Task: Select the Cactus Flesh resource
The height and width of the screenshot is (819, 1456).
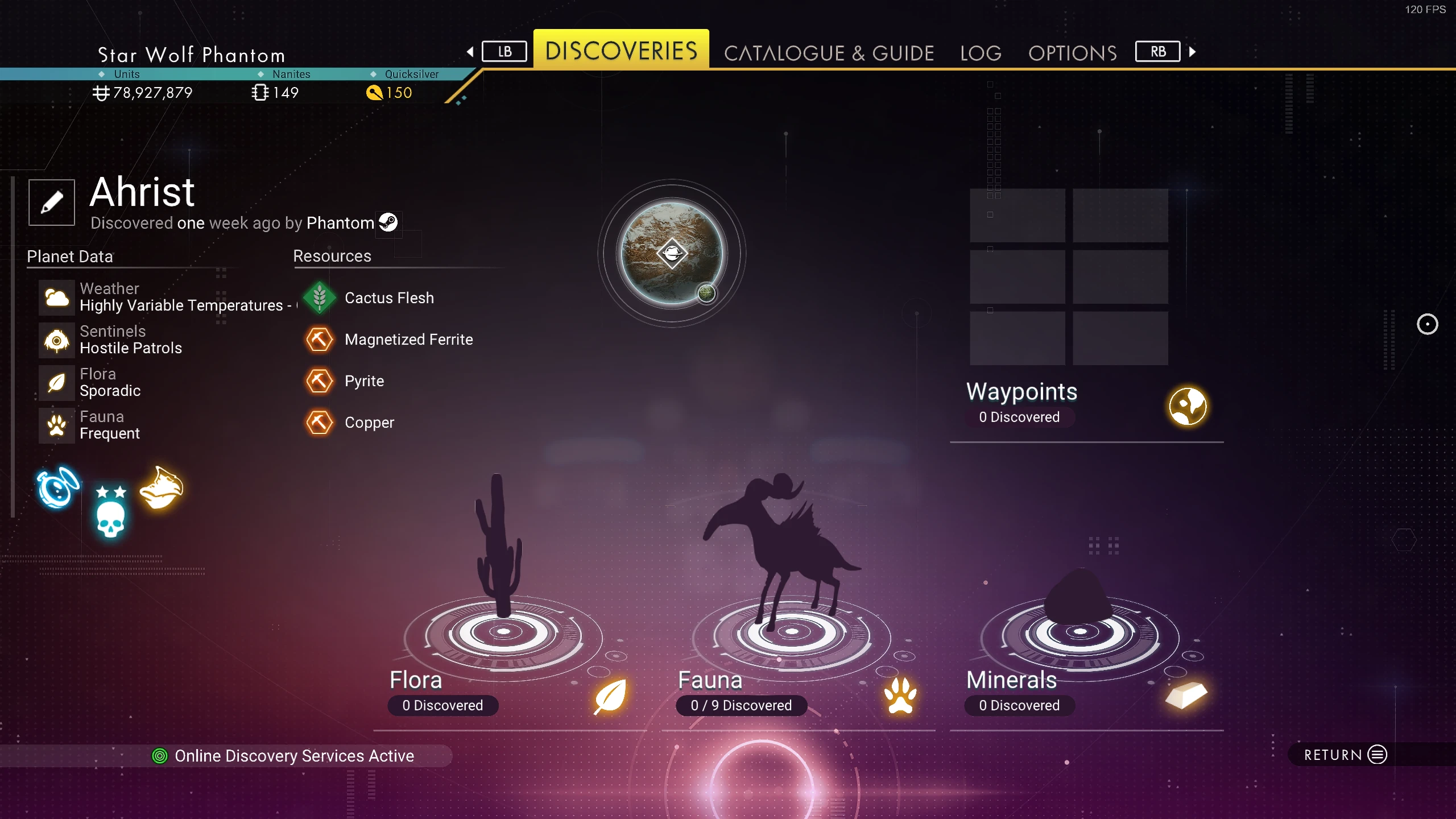Action: point(389,298)
